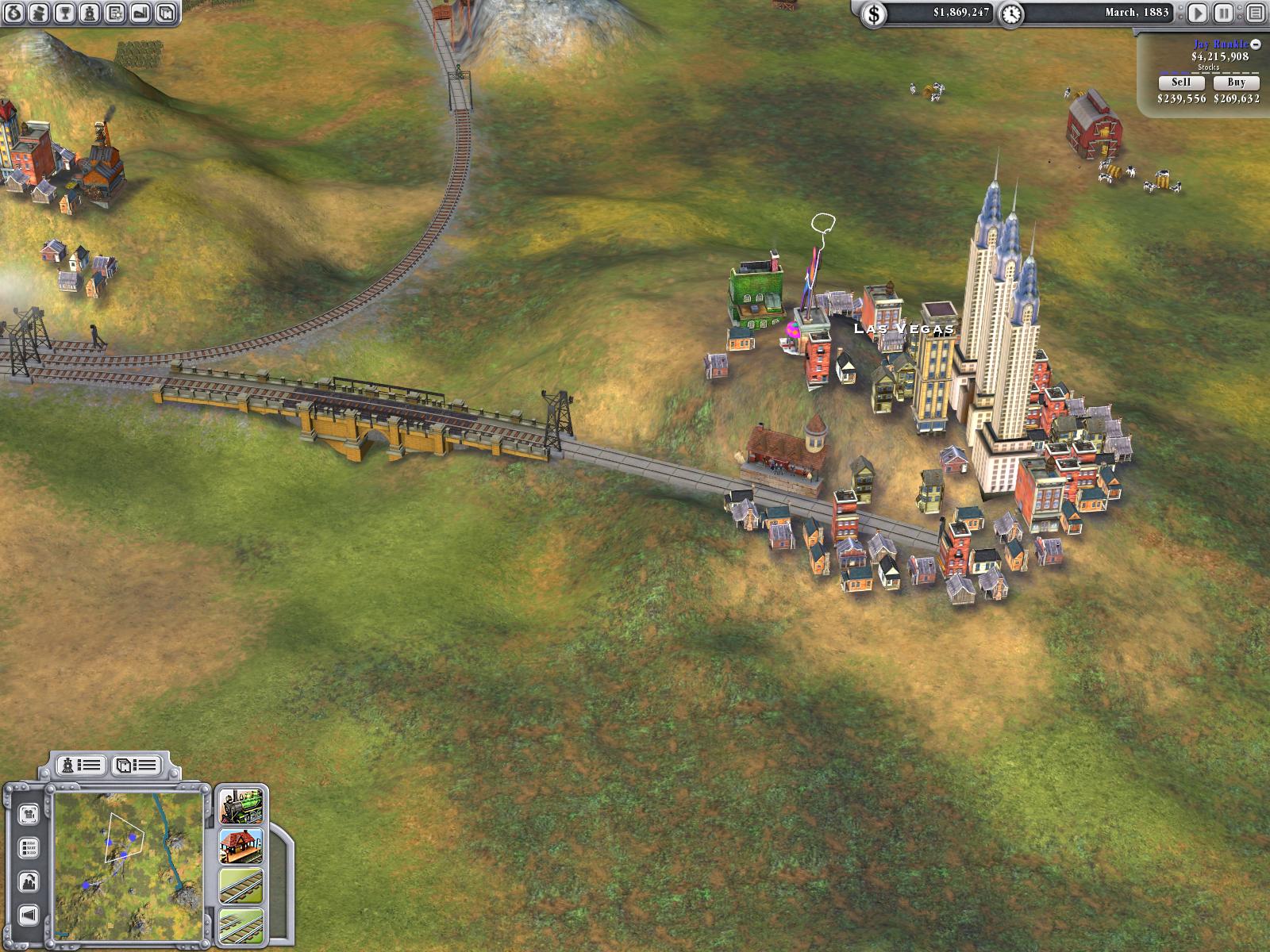The image size is (1270, 952).
Task: Select the buy locomotive build option
Action: click(241, 807)
